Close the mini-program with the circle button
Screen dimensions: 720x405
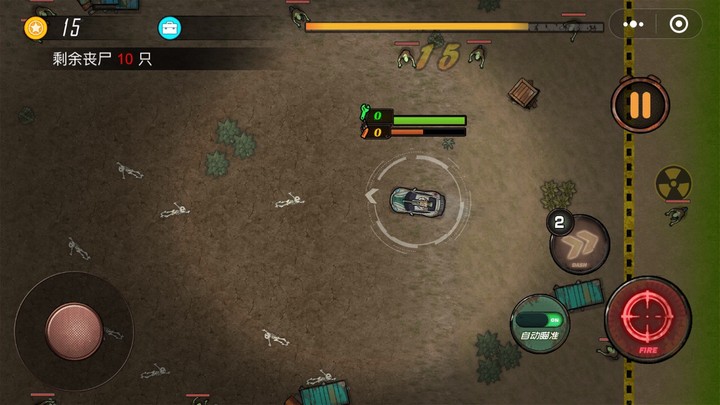coord(679,24)
